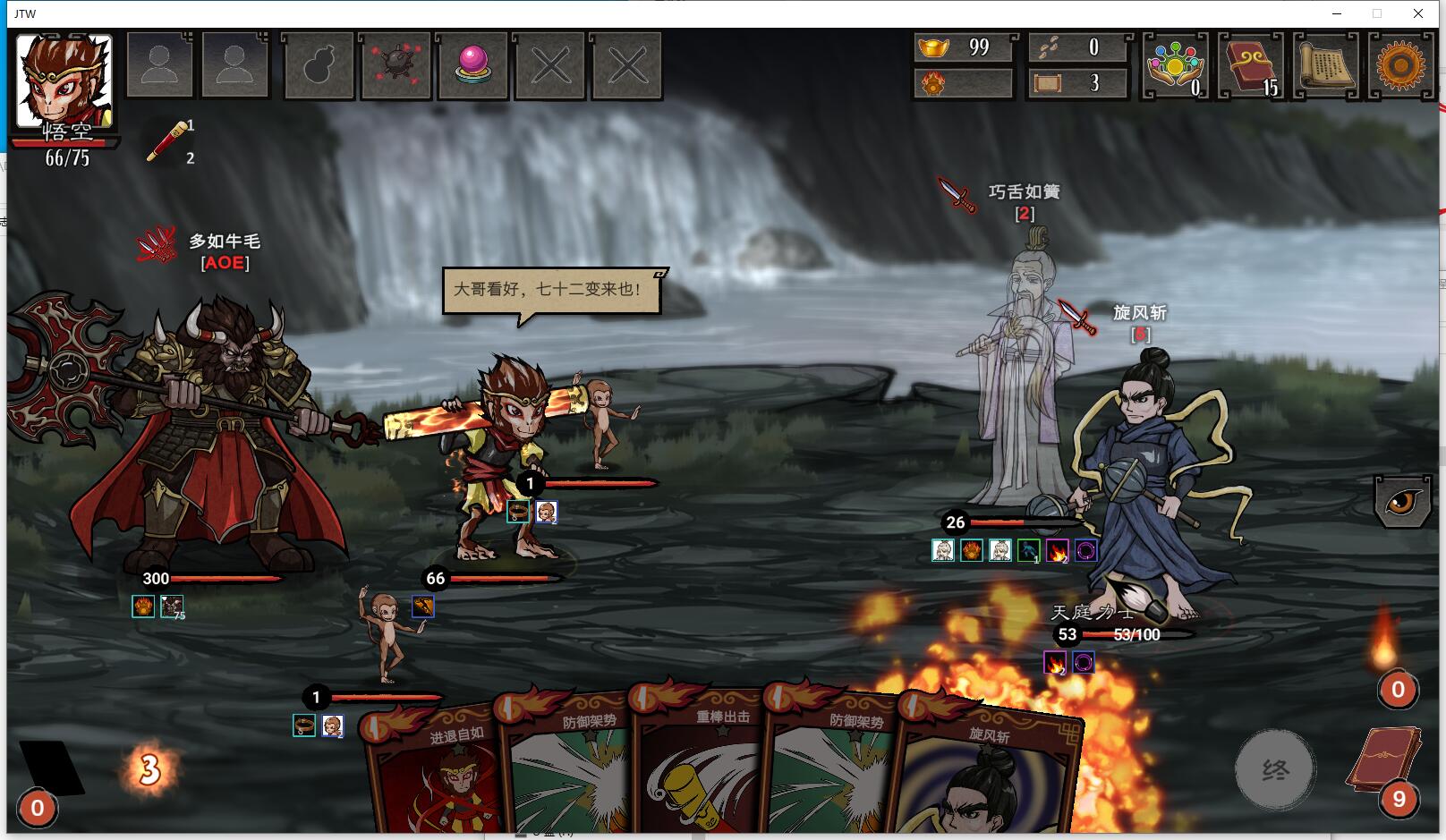This screenshot has width=1446, height=840.
Task: Open the gear settings menu
Action: coord(1400,66)
